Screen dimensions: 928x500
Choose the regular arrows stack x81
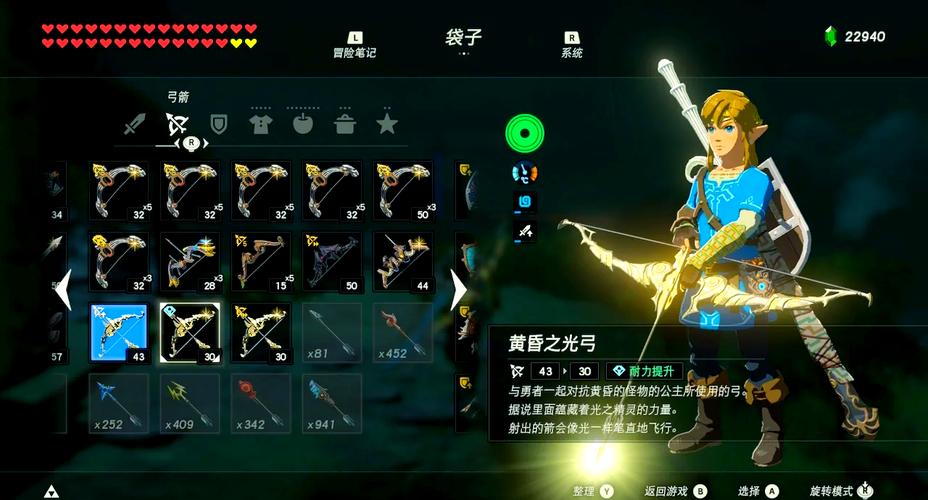click(333, 333)
